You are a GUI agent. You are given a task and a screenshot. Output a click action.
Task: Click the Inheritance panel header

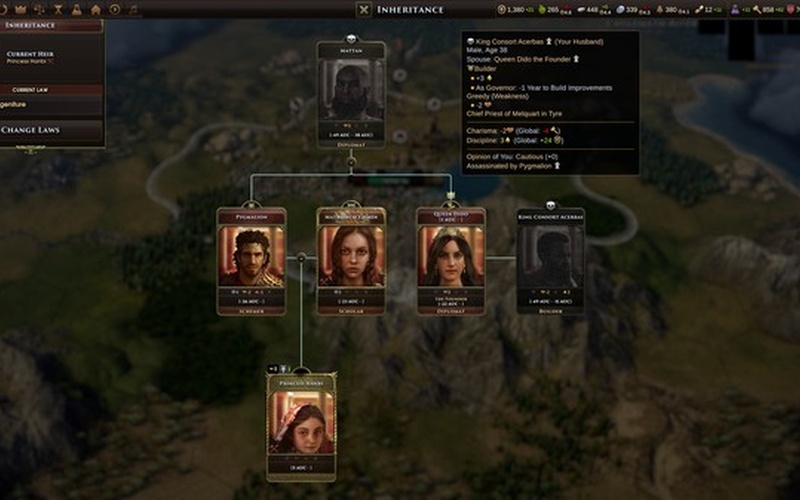click(x=40, y=25)
